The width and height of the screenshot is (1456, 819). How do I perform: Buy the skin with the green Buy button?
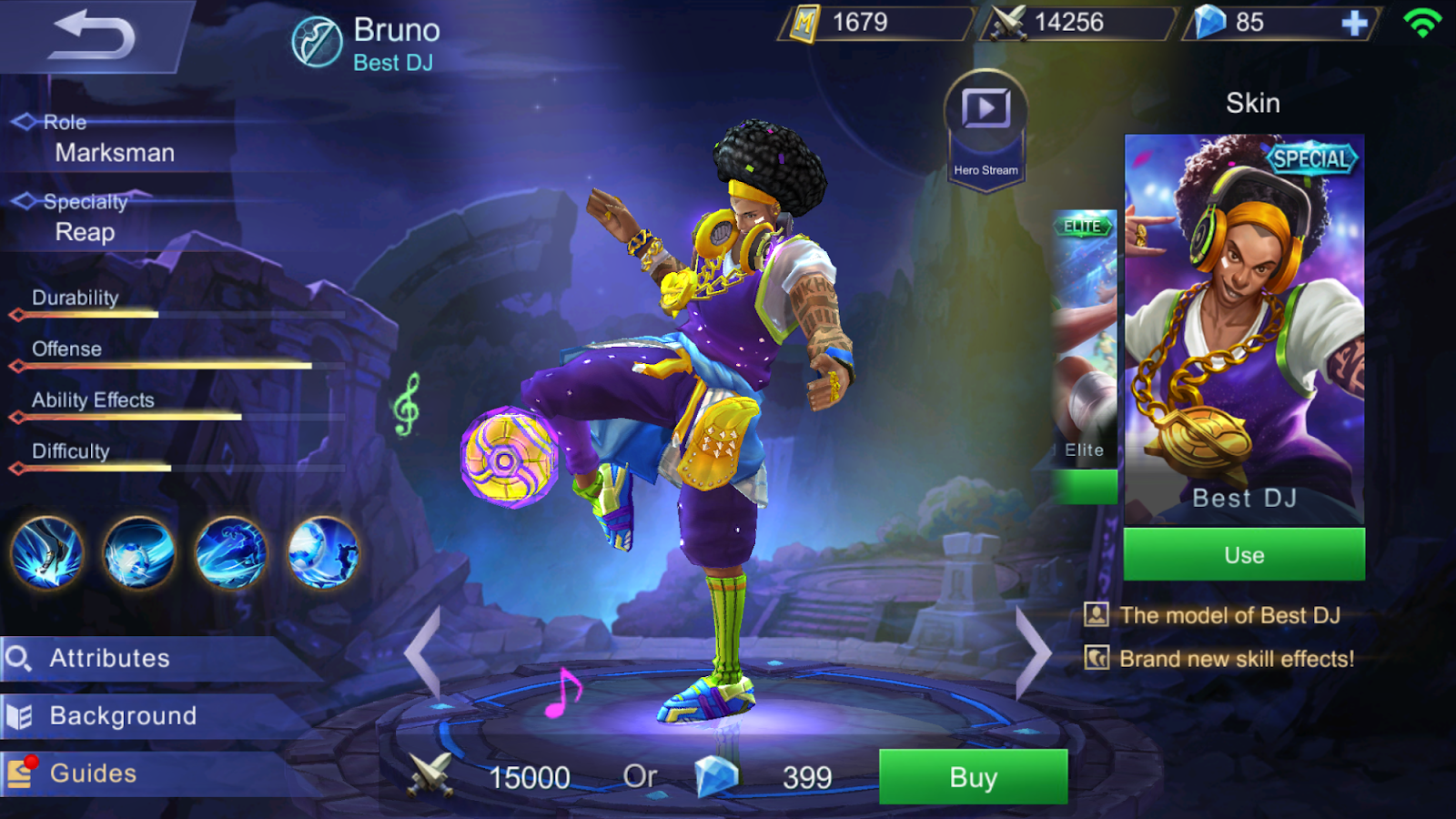[x=972, y=778]
